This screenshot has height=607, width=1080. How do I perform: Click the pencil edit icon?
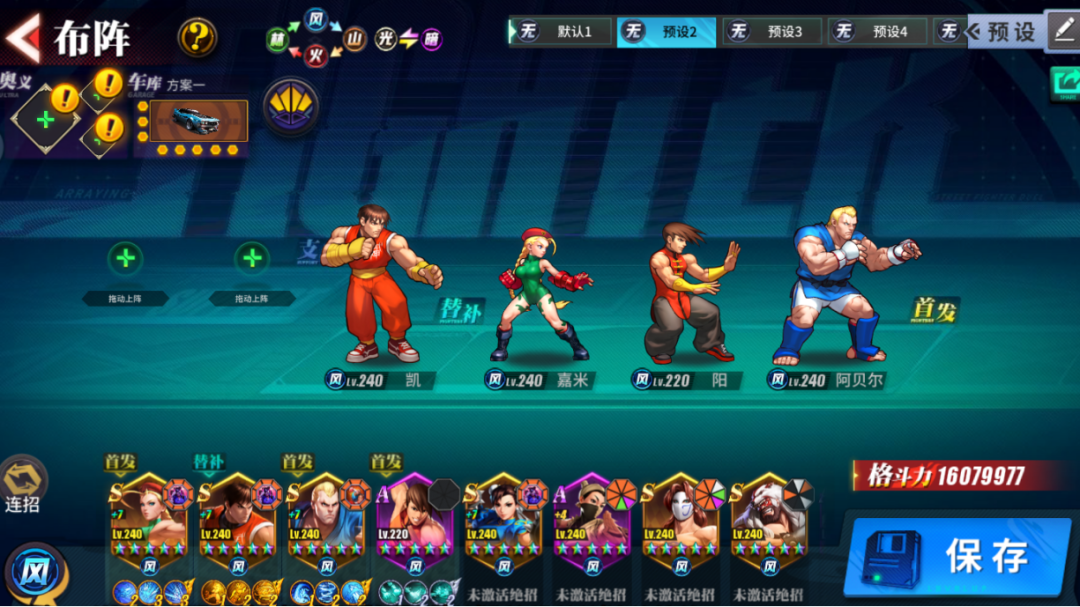pyautogui.click(x=1062, y=30)
